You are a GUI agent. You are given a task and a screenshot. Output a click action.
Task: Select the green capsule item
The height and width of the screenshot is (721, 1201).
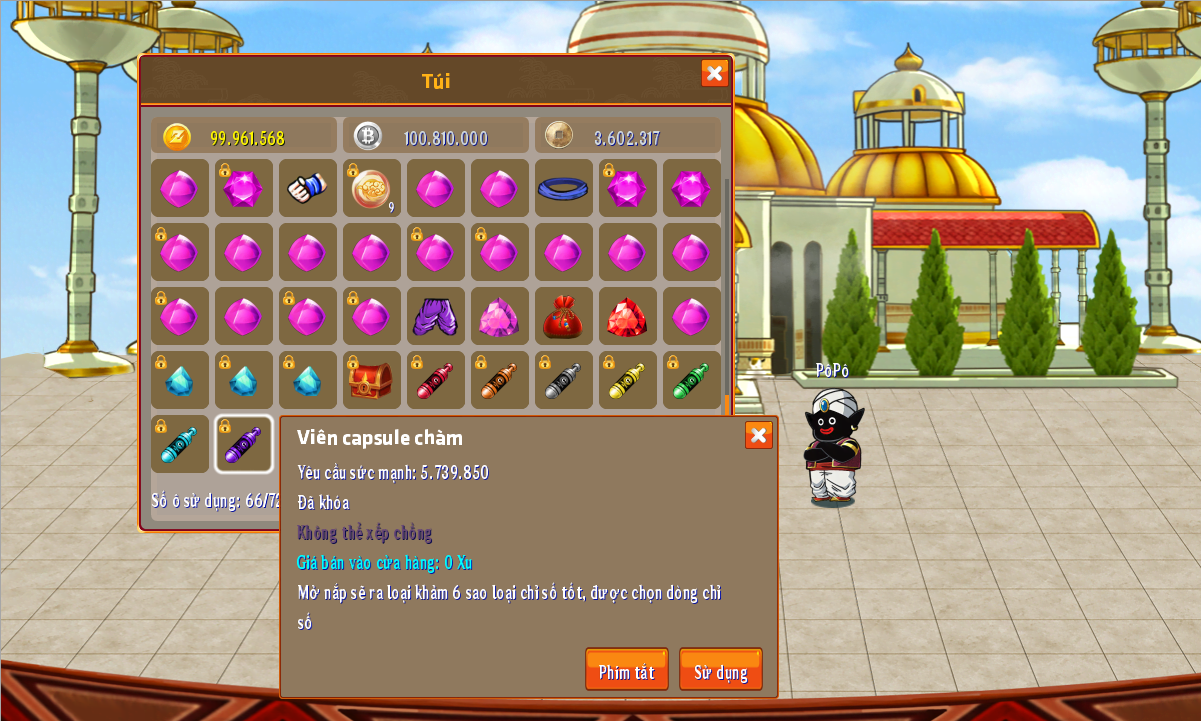[691, 380]
